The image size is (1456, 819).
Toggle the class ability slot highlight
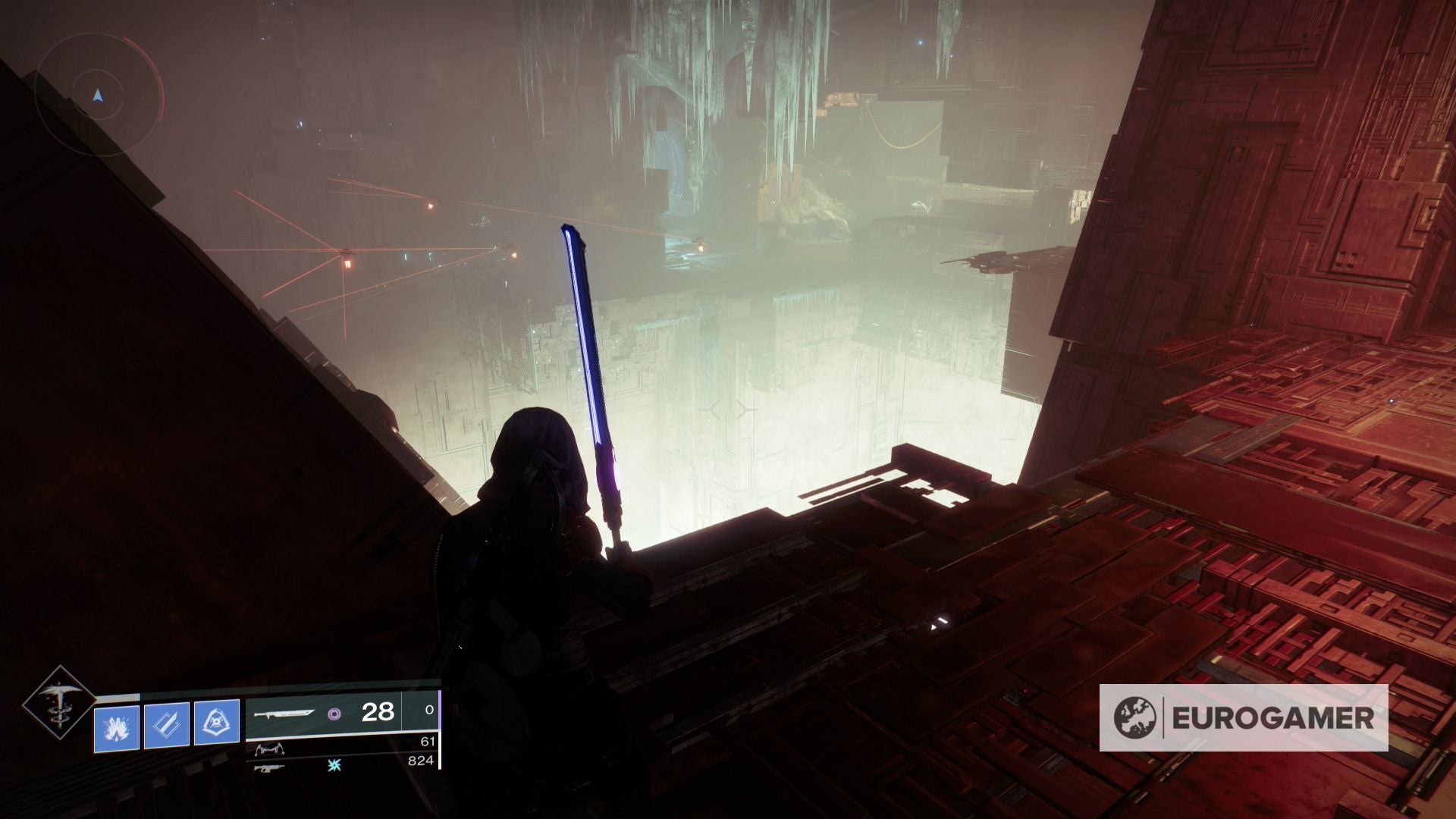click(217, 723)
